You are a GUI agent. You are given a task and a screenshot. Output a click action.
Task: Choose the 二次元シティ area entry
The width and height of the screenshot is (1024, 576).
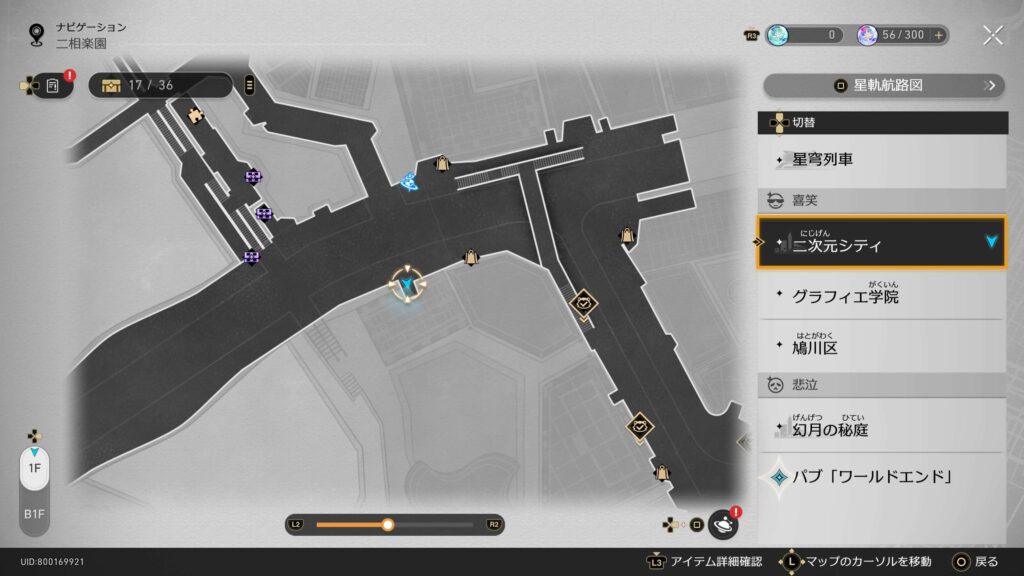(881, 244)
